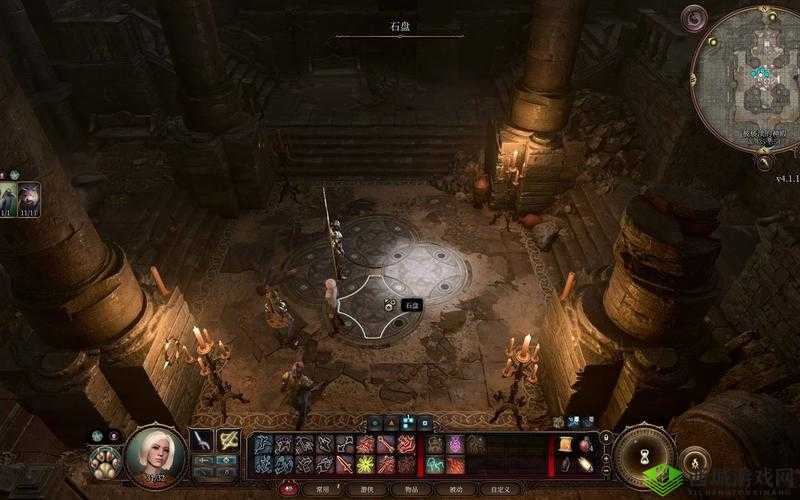Select the white-haired character portrait
Viewport: 800px width, 500px height.
coord(155,457)
